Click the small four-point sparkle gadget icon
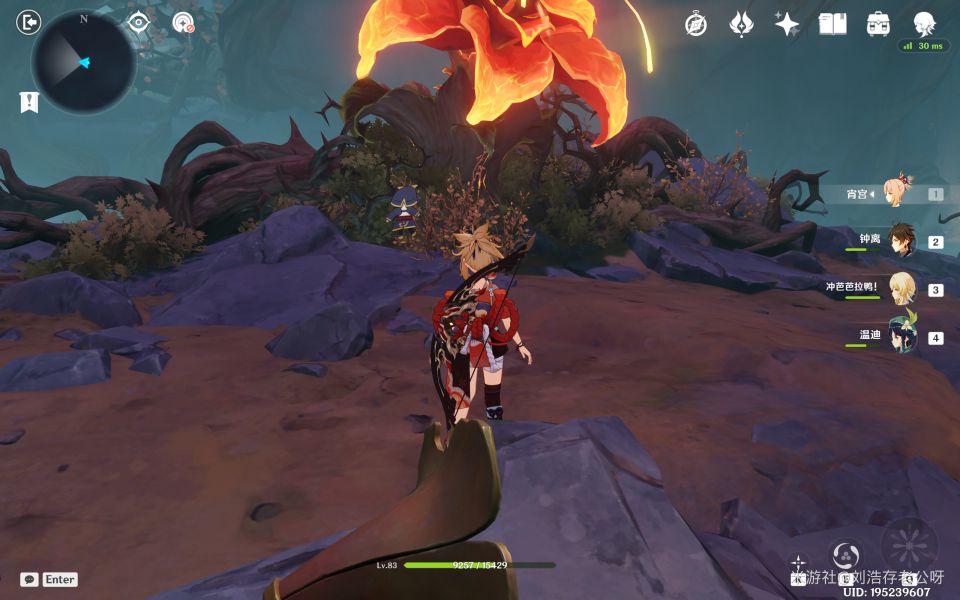The height and width of the screenshot is (600, 960). (x=798, y=563)
